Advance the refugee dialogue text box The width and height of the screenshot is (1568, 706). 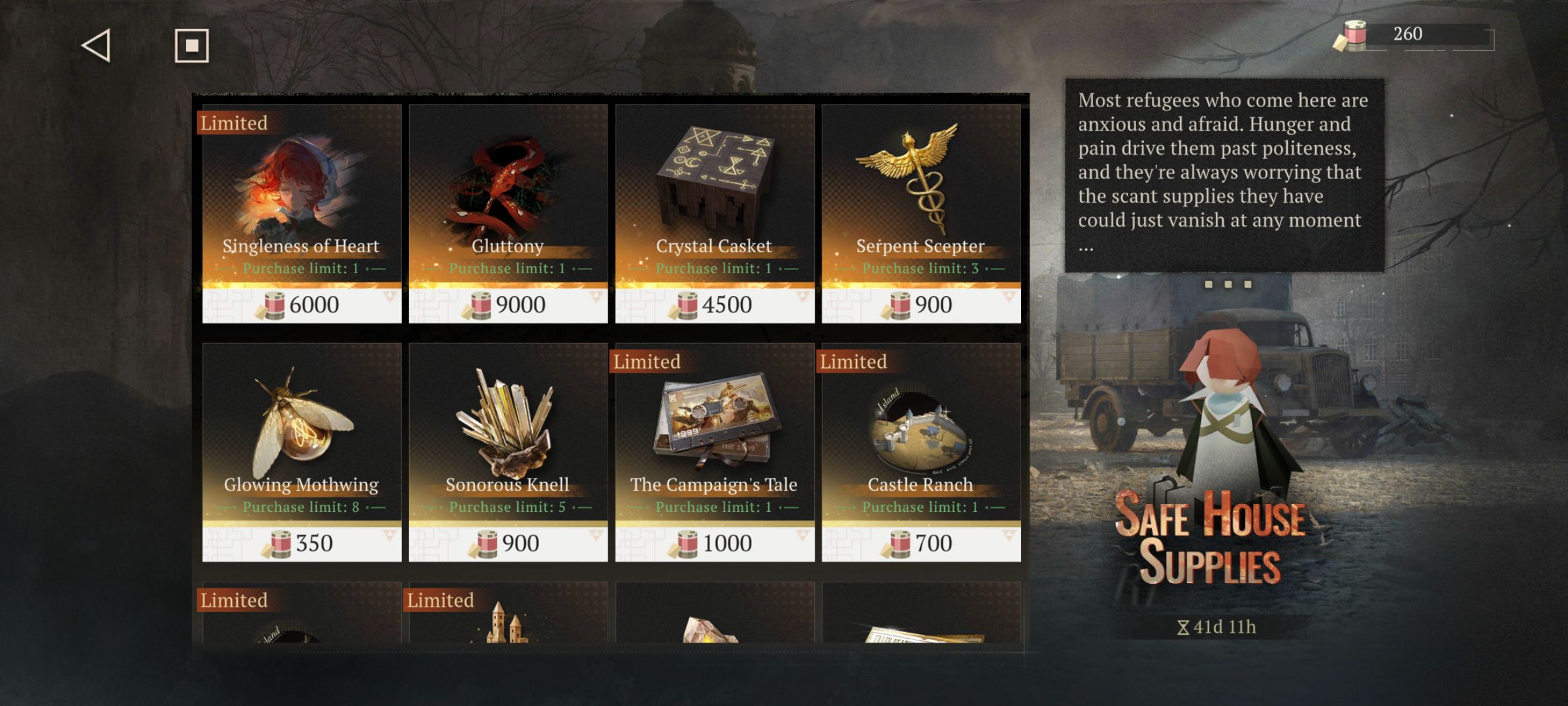point(1224,175)
